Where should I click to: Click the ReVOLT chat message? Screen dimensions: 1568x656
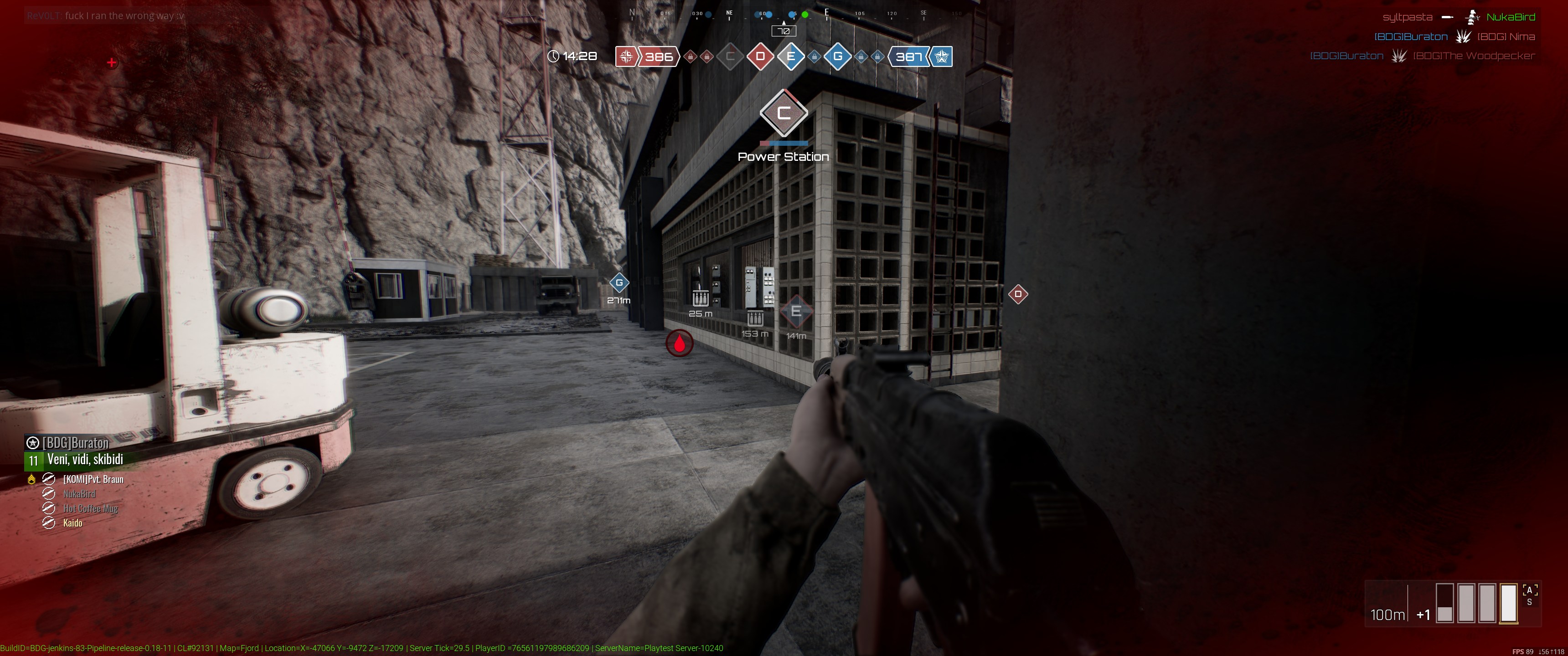tap(106, 15)
